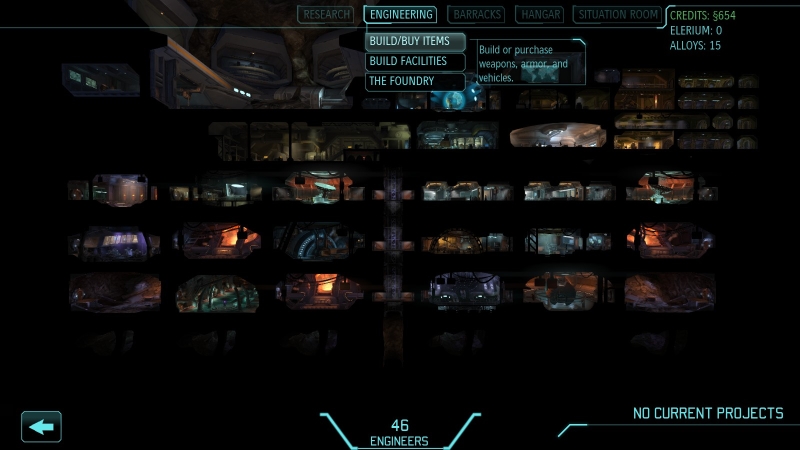Click the back arrow button
The image size is (800, 450).
coord(41,427)
